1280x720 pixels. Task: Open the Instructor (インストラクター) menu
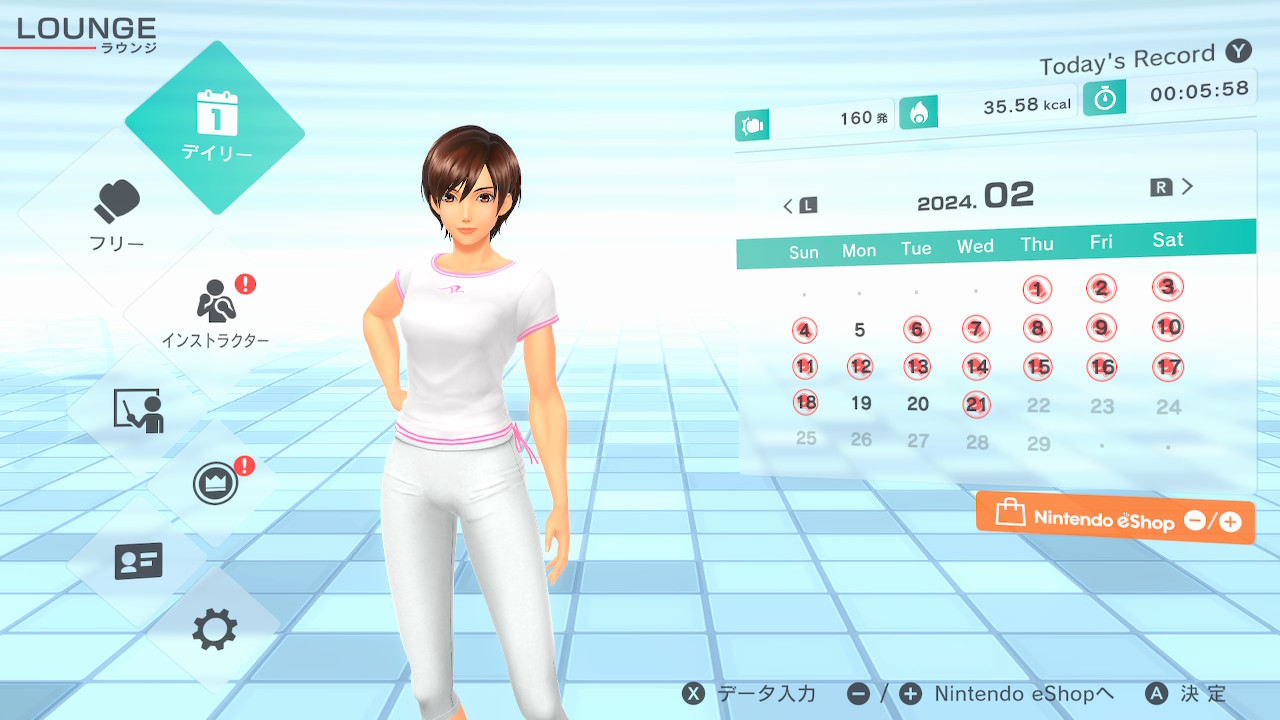click(215, 310)
